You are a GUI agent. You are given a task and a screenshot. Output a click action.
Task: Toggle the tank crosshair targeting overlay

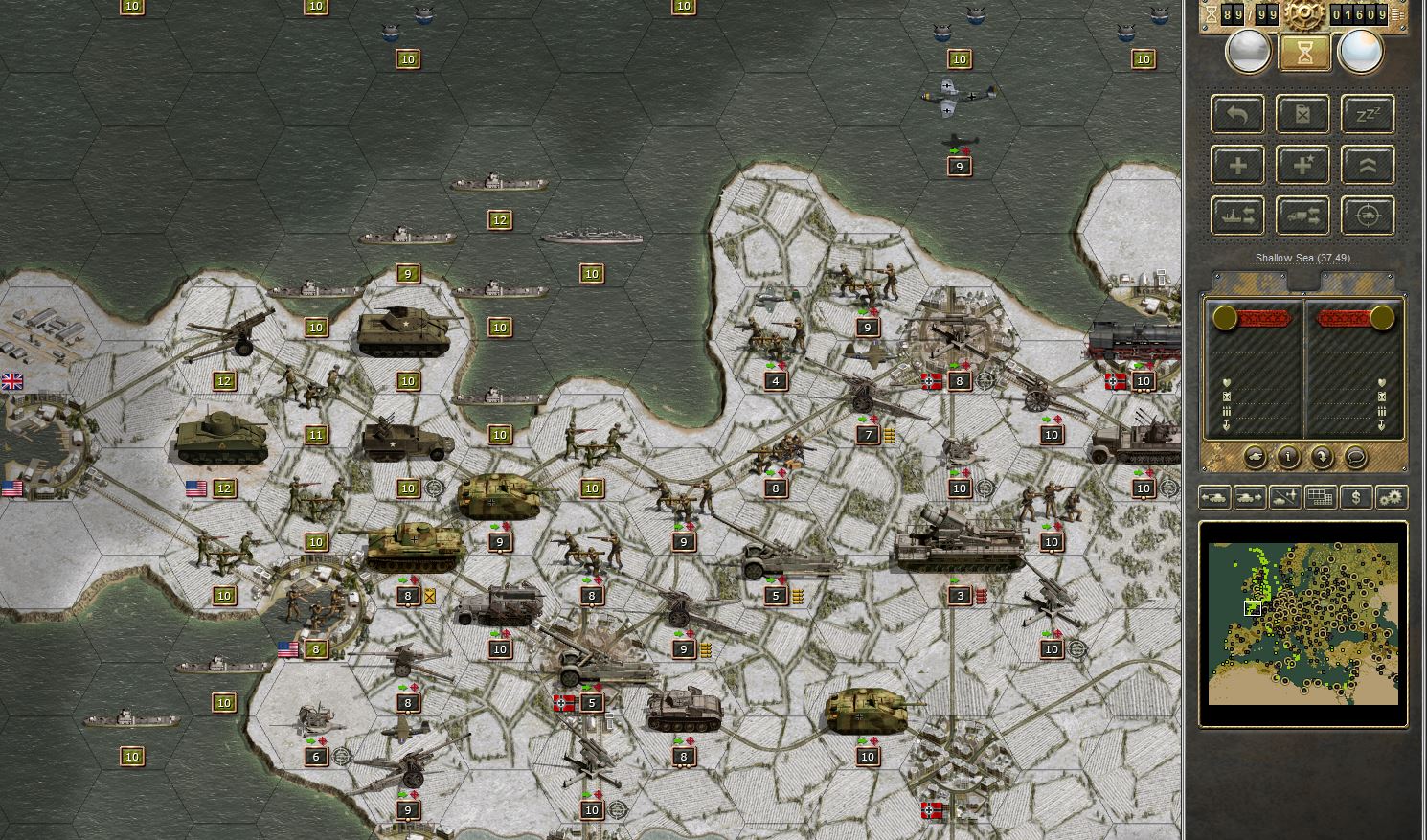point(1368,214)
